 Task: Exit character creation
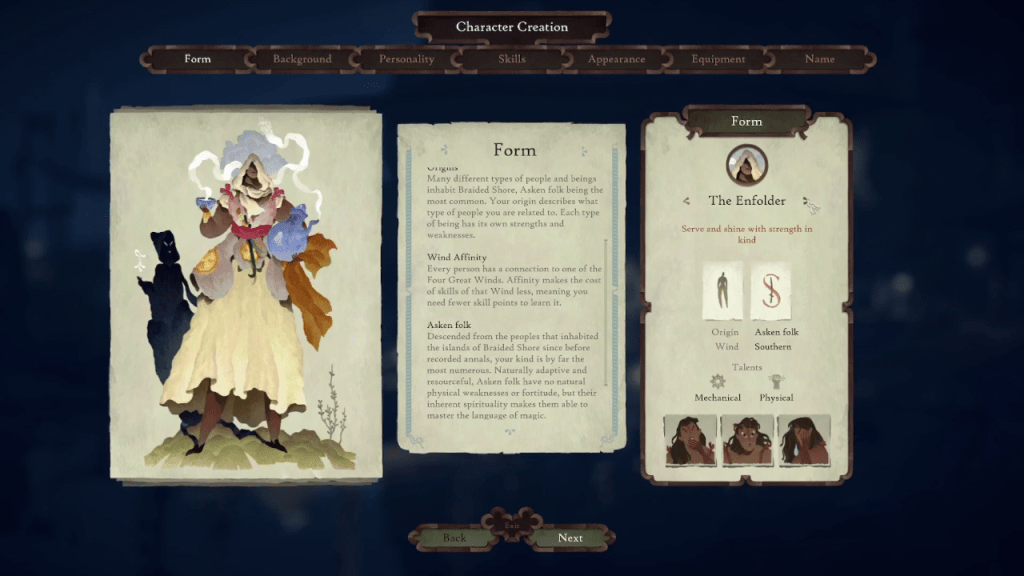click(512, 524)
